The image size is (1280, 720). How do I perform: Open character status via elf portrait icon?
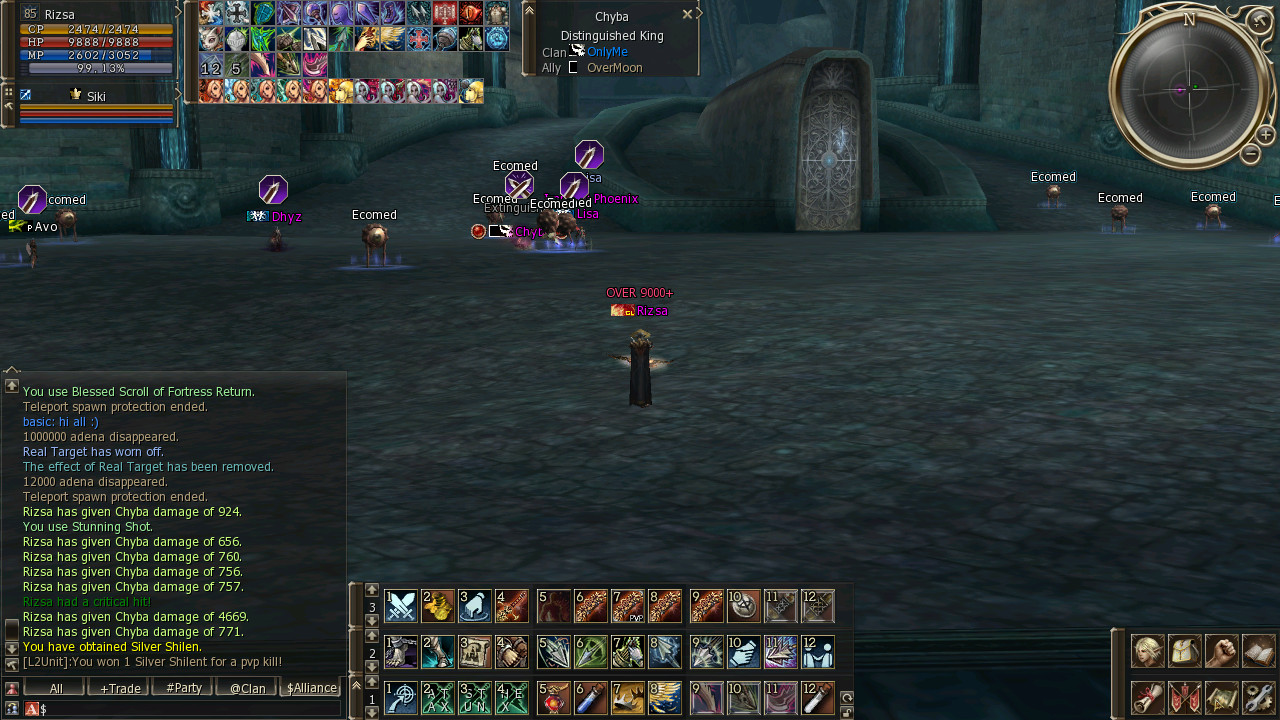pyautogui.click(x=1147, y=651)
